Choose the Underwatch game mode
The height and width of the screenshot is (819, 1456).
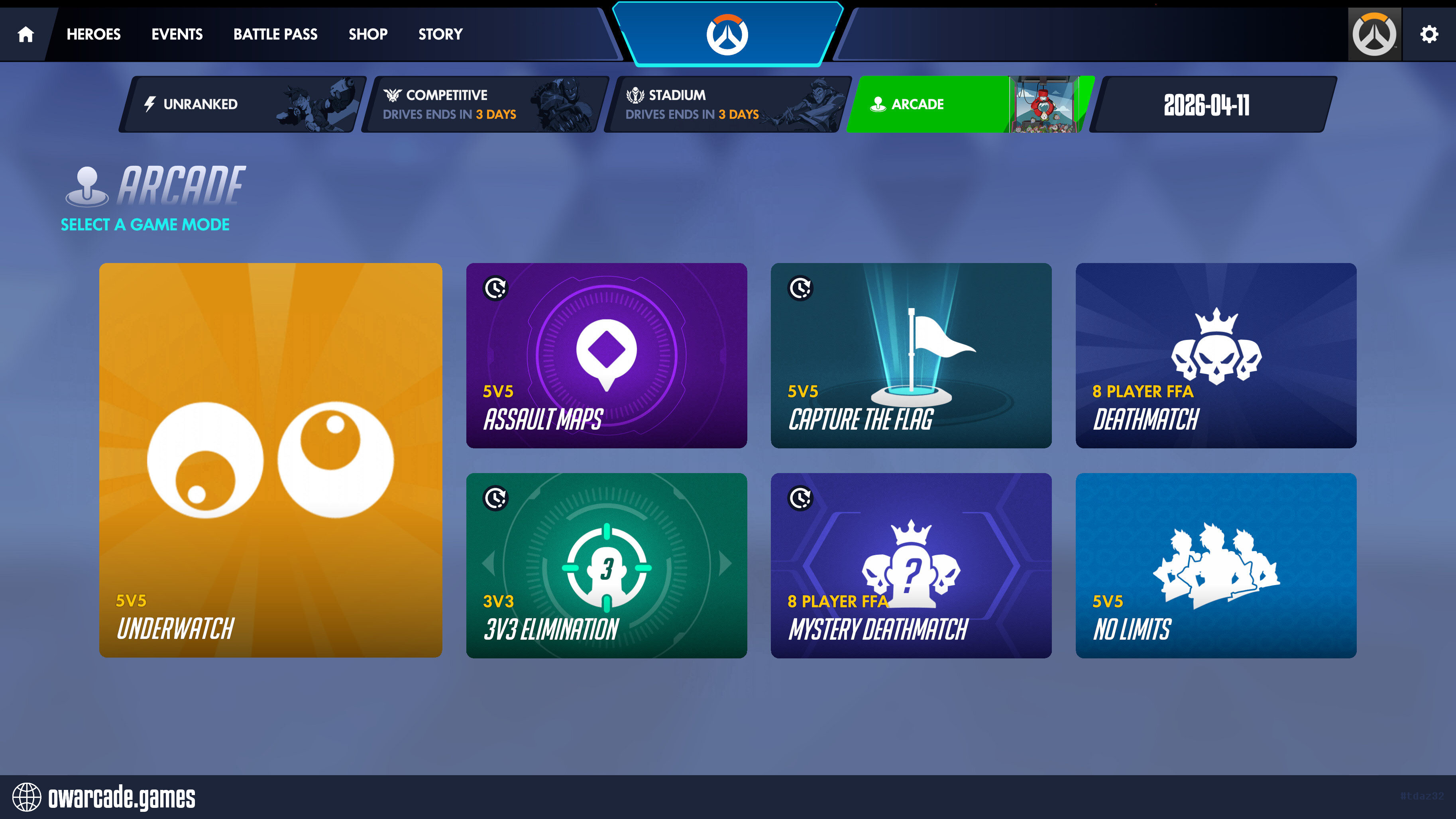coord(271,460)
